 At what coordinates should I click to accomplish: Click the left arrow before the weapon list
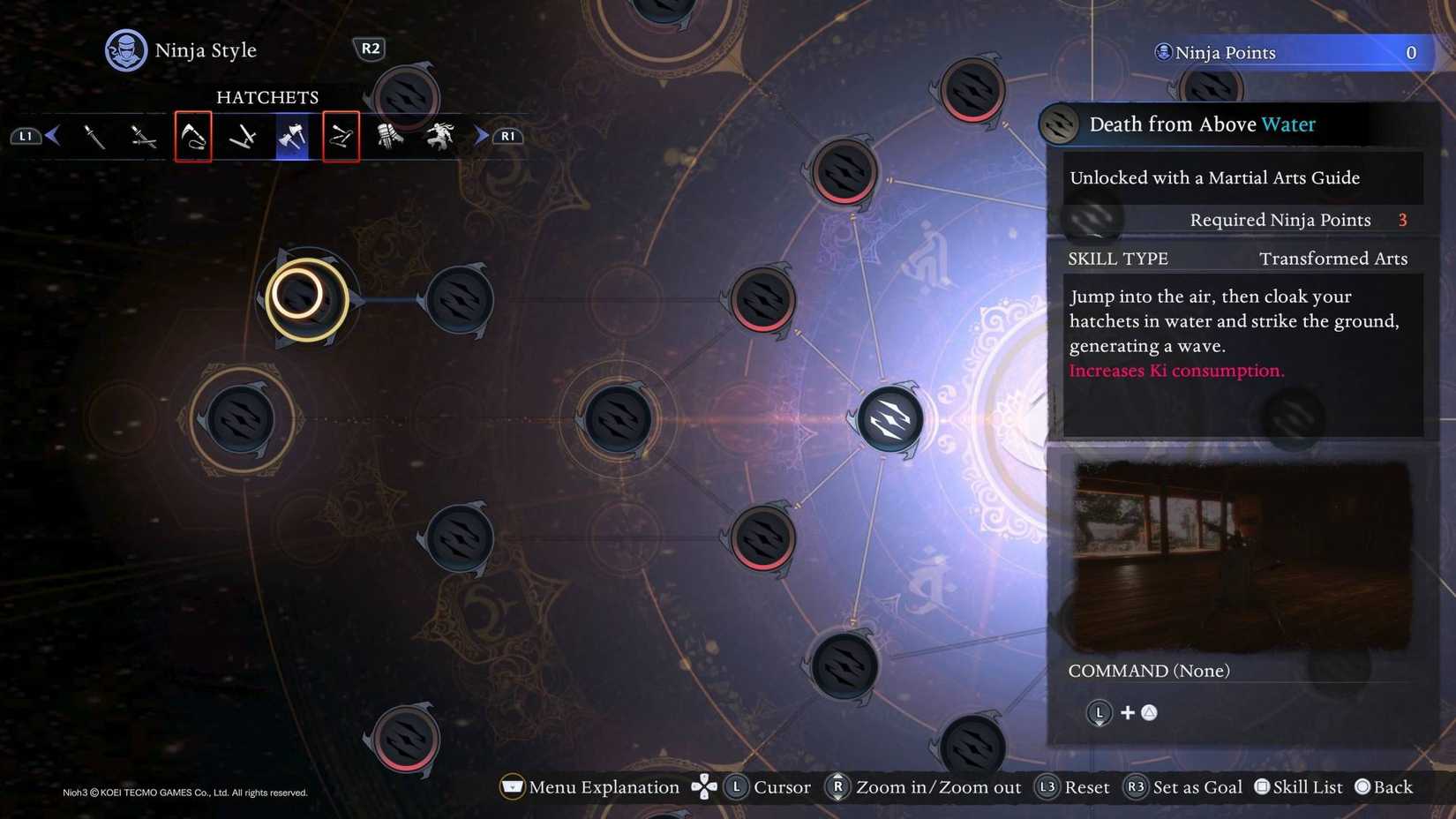coord(54,136)
